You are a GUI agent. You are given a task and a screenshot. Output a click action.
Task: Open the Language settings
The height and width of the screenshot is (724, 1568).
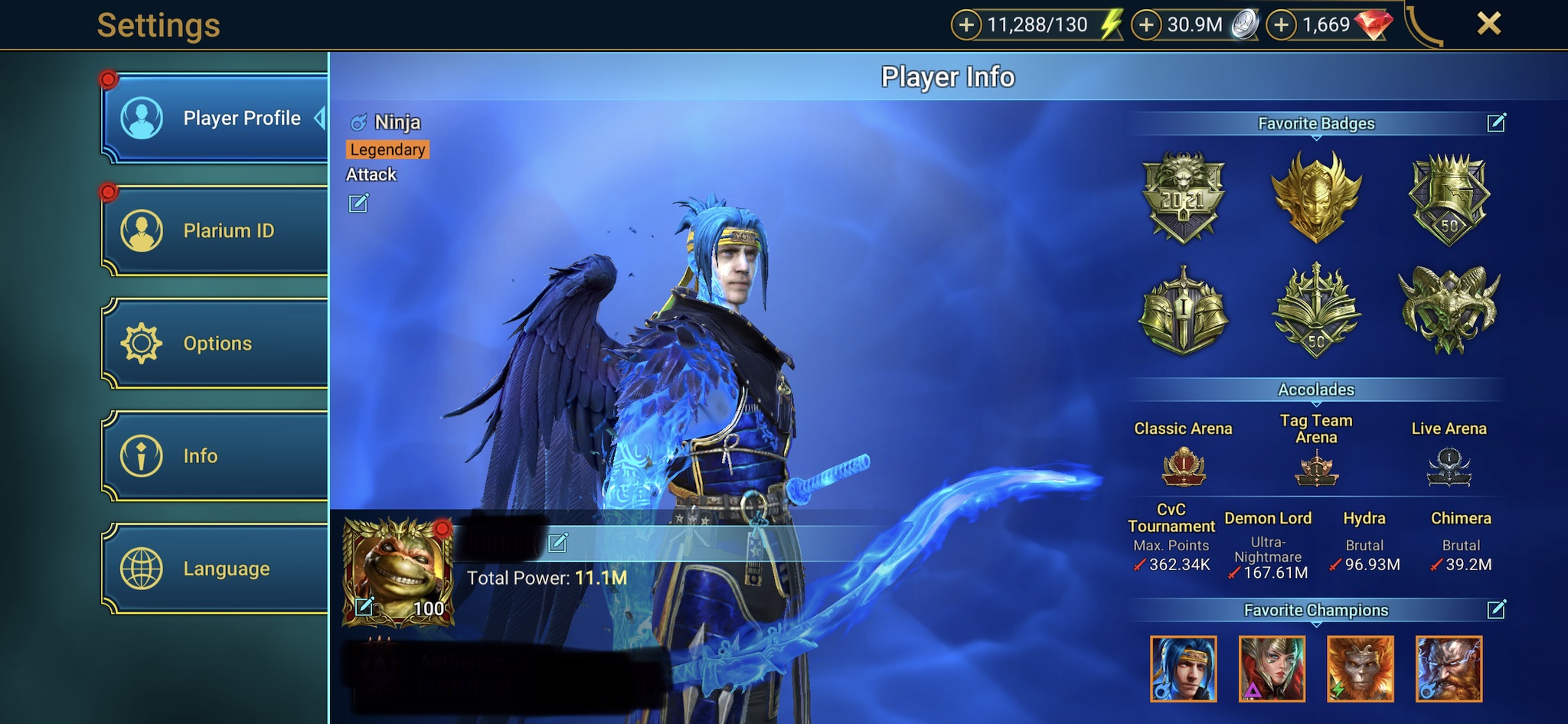tap(216, 569)
